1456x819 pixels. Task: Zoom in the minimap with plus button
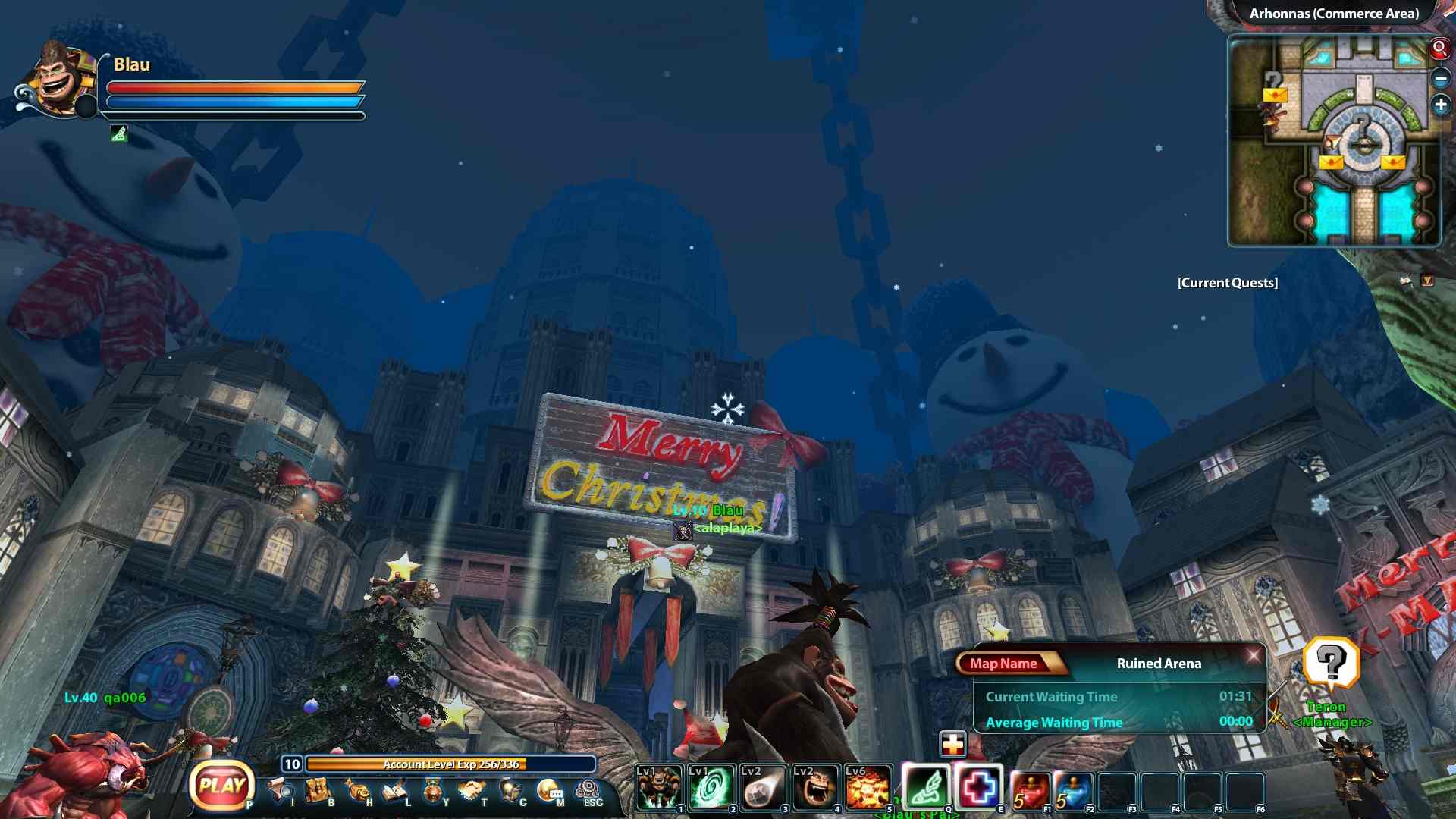pos(1441,105)
